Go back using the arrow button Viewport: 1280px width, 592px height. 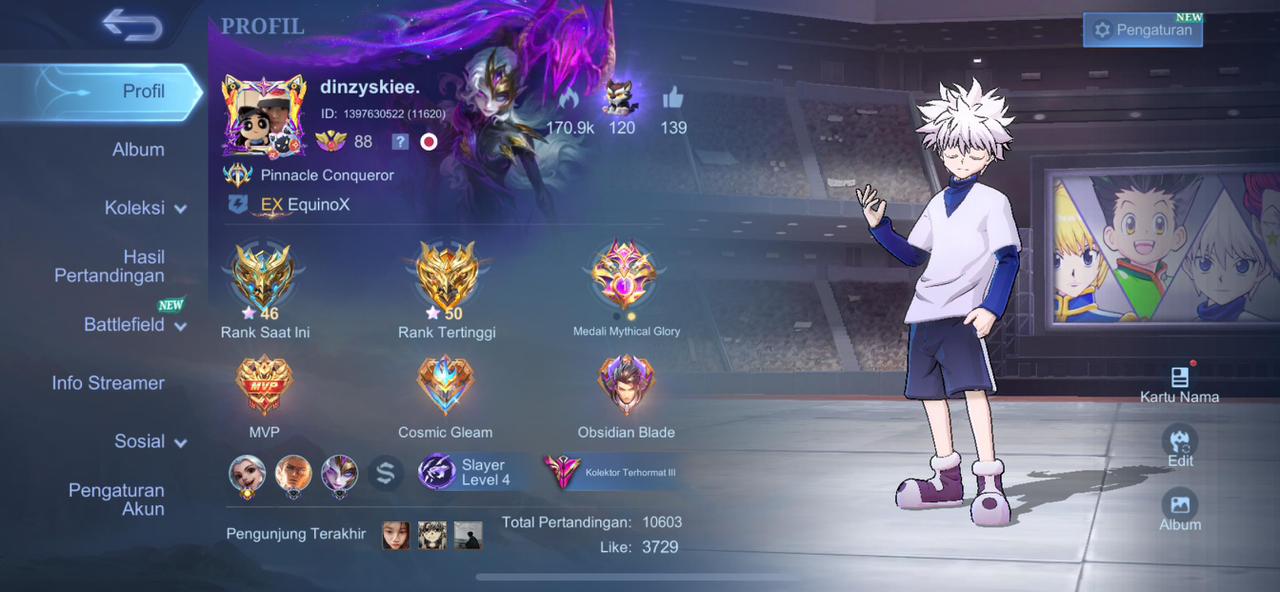(132, 26)
